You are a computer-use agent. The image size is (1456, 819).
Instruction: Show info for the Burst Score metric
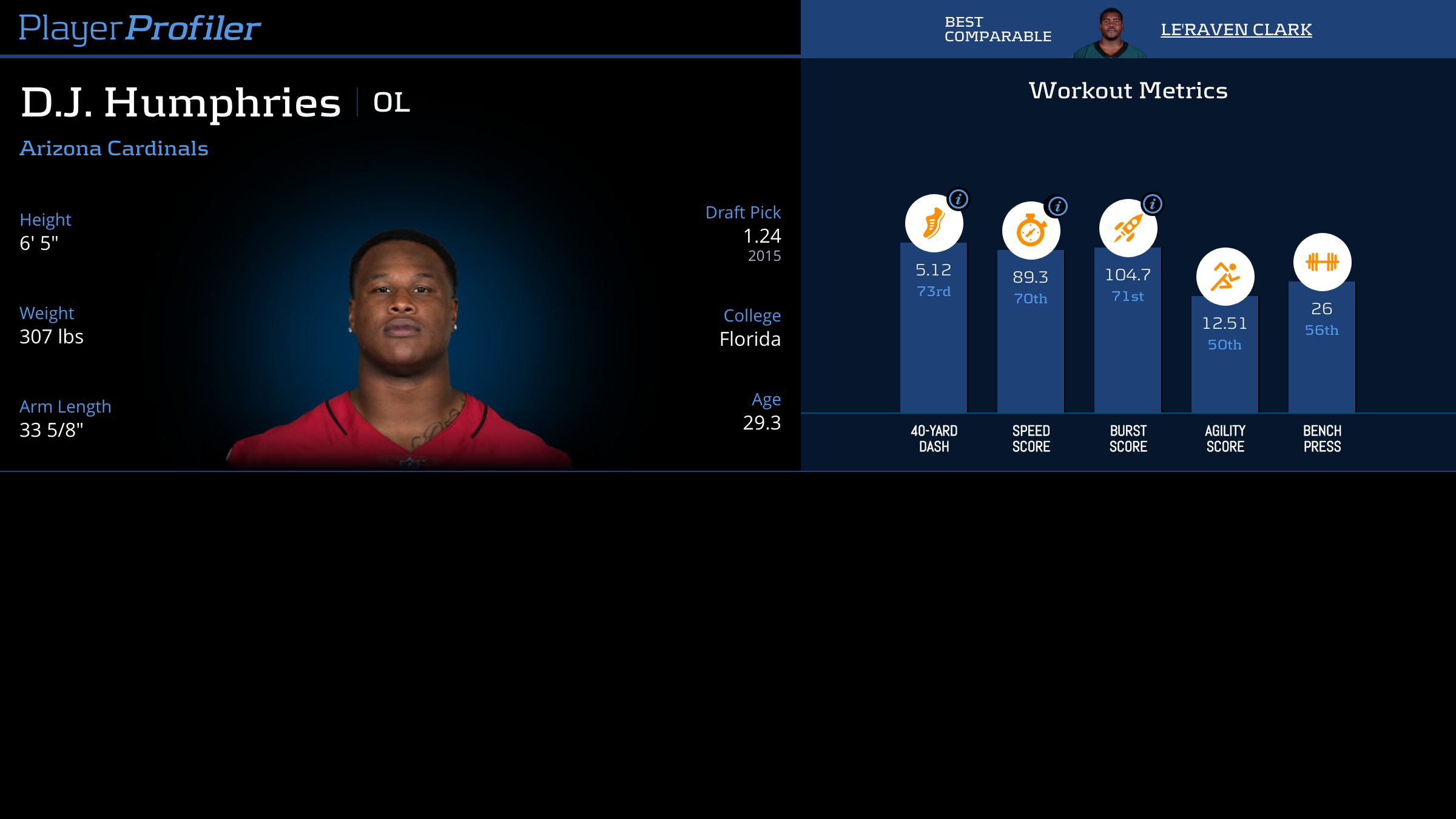1153,204
